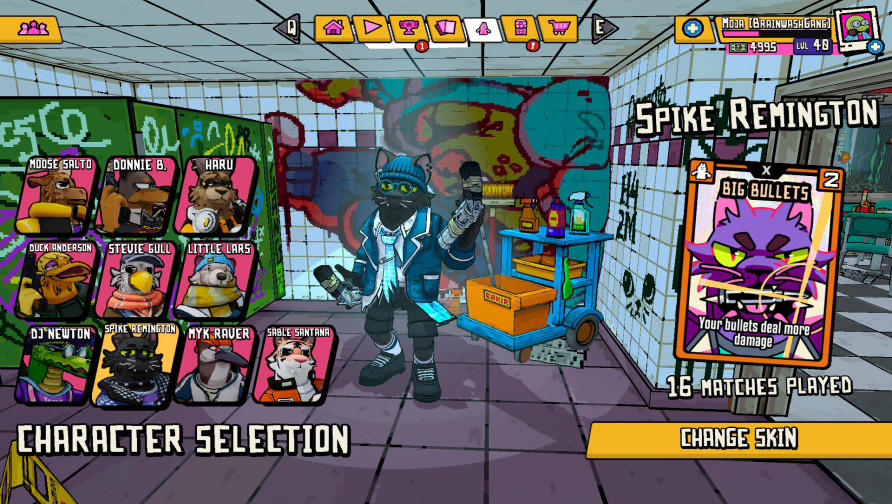Image resolution: width=892 pixels, height=504 pixels.
Task: Inspect the Big Bullets ability card
Action: (760, 262)
